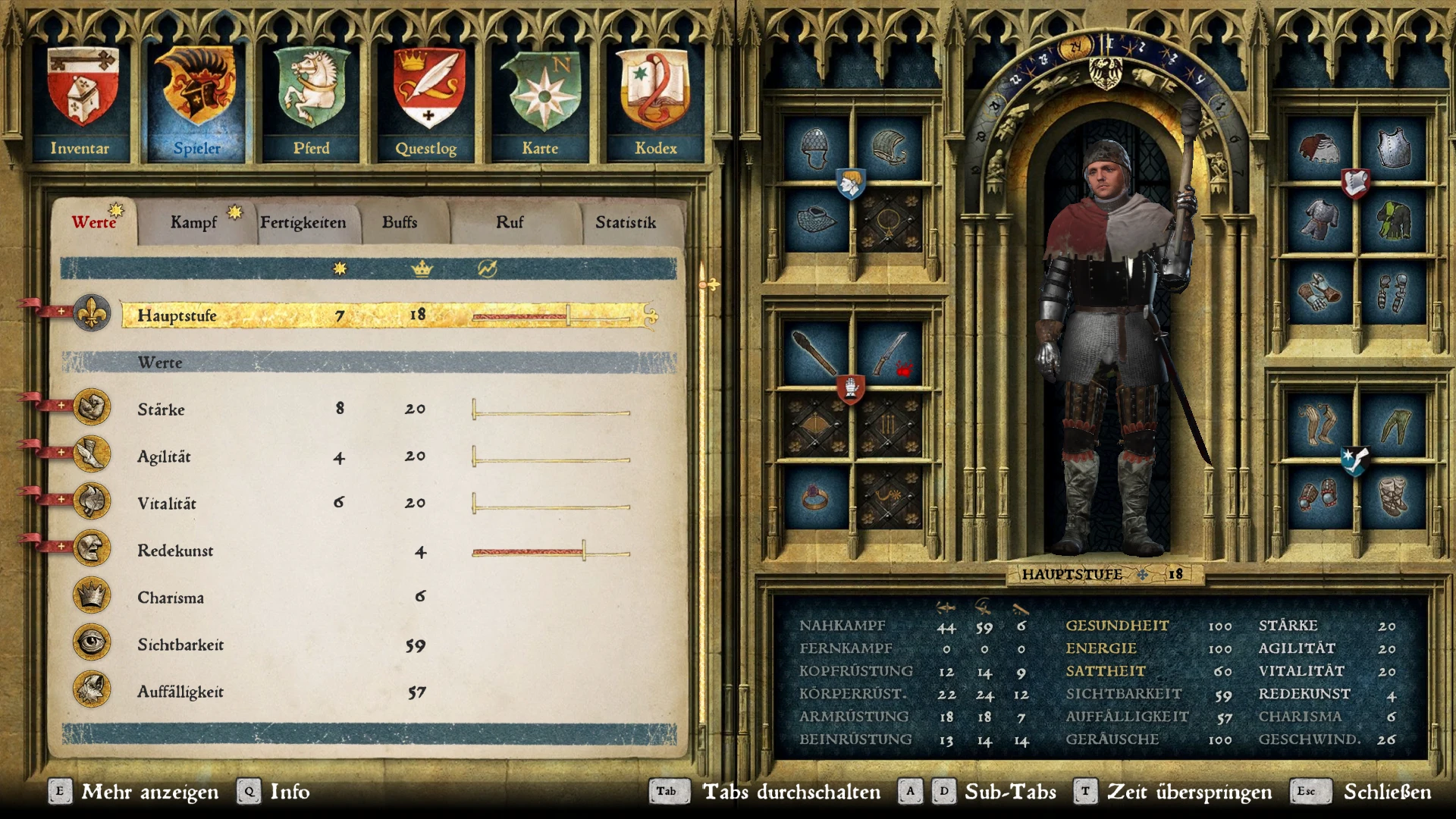Click Mehr anzeigen at bottom left
1456x819 pixels.
click(149, 792)
